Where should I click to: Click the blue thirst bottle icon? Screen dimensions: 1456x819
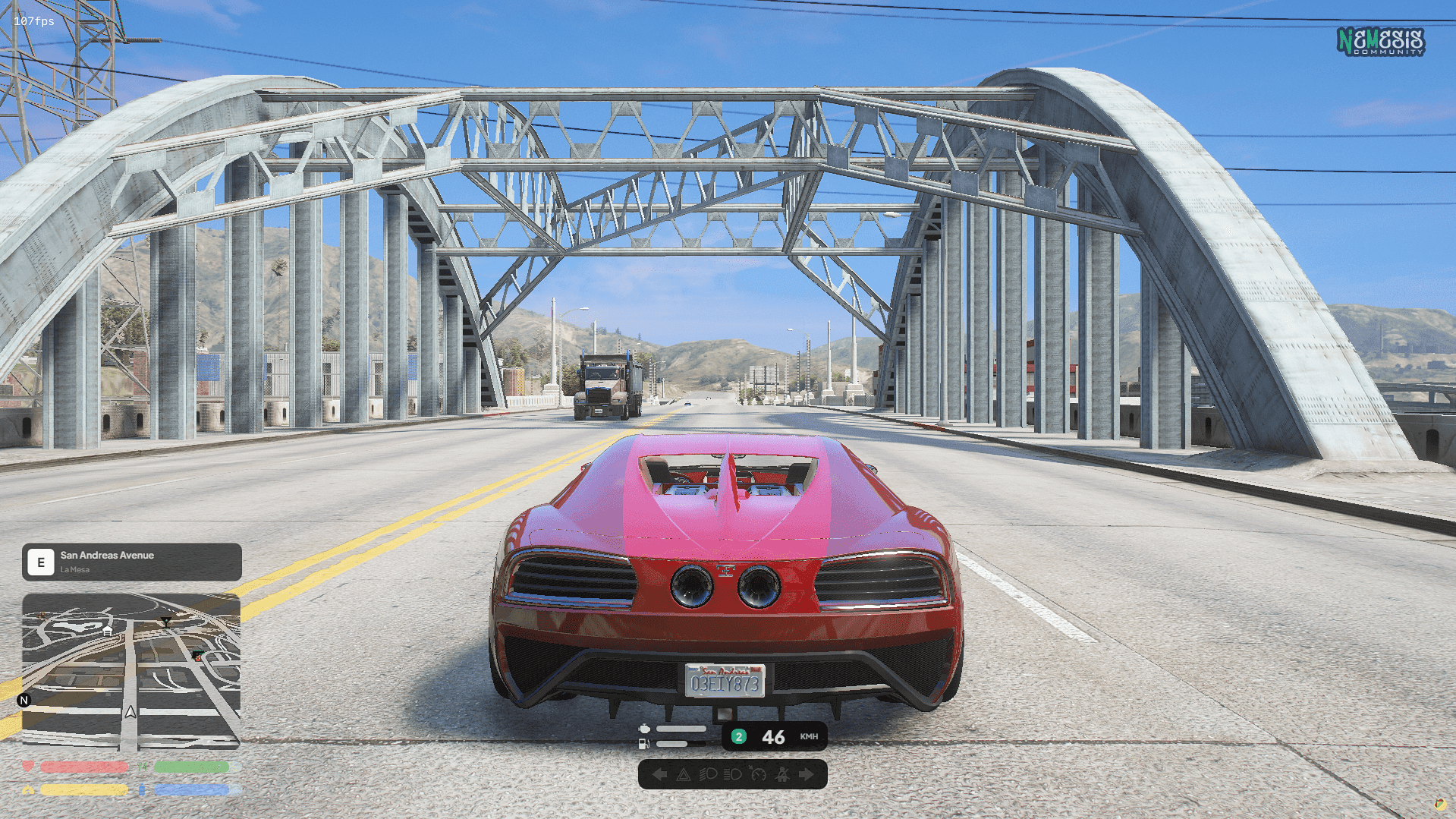tap(141, 789)
